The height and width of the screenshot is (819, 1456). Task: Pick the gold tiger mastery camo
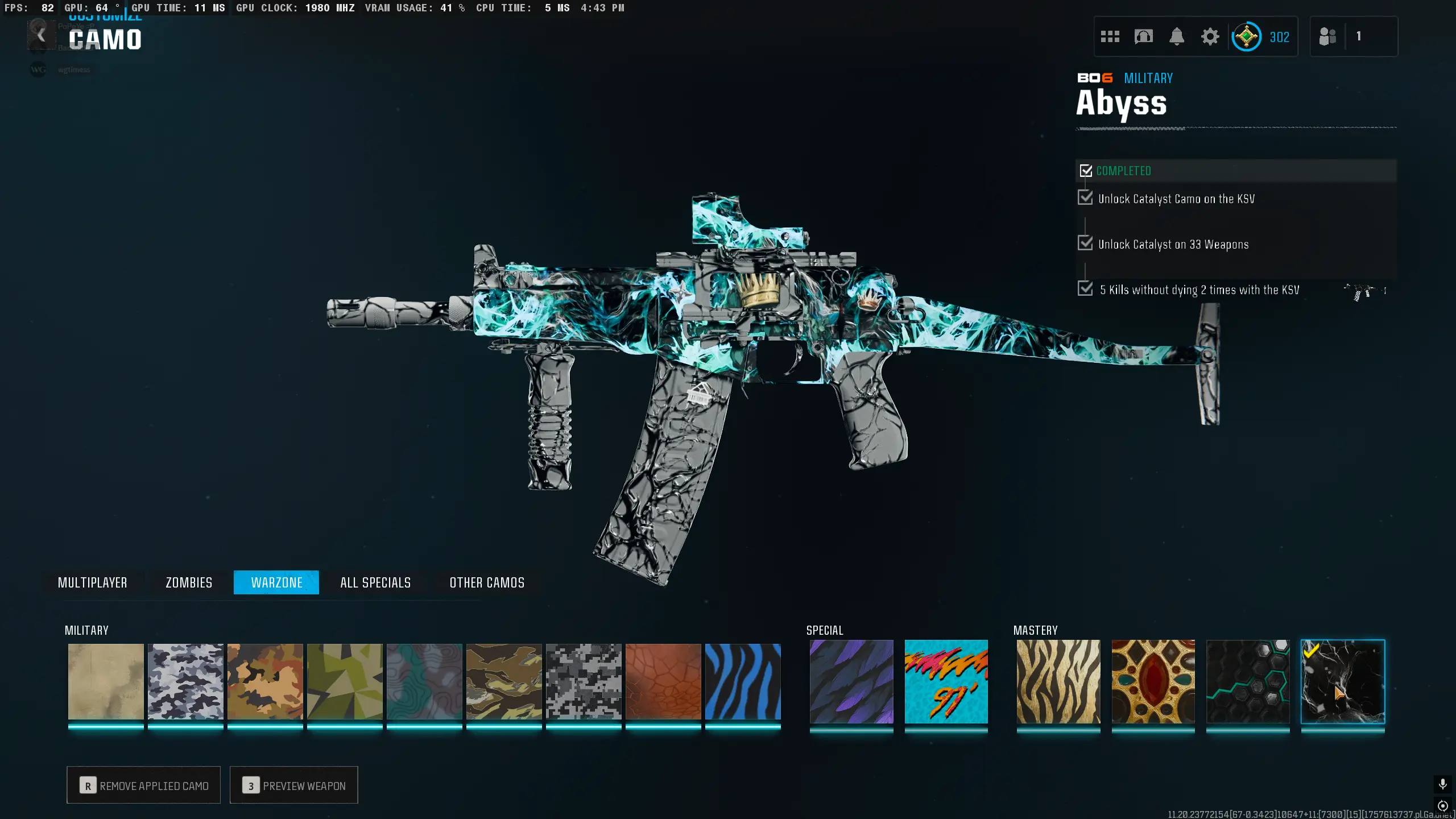coord(1058,681)
